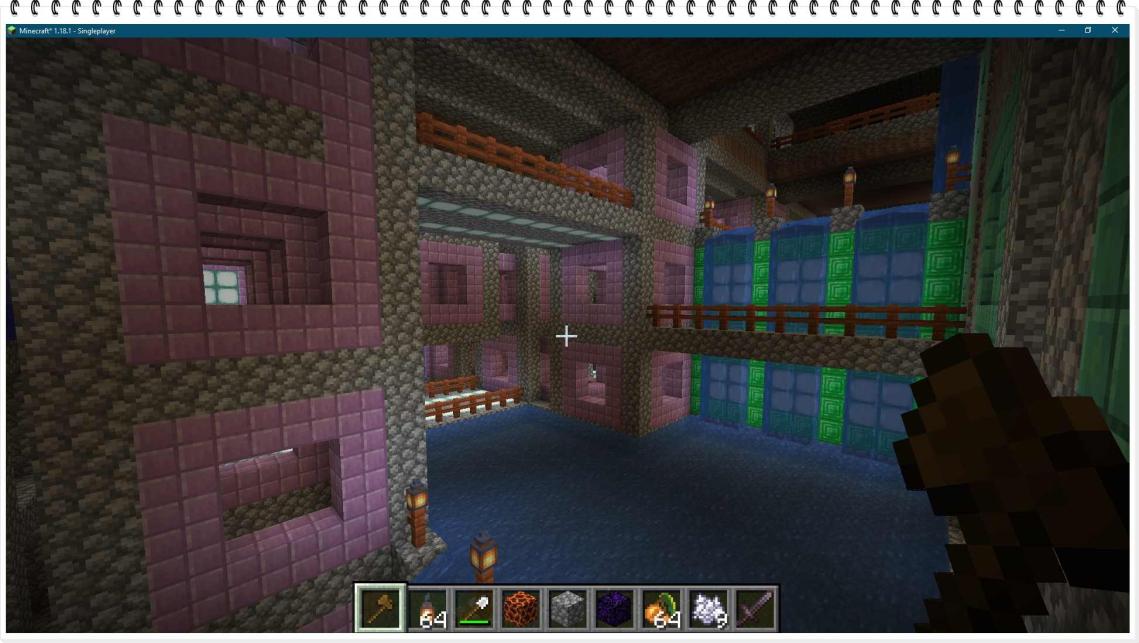Select the lantern stack in the hotbar
This screenshot has width=1139, height=643.
(427, 608)
